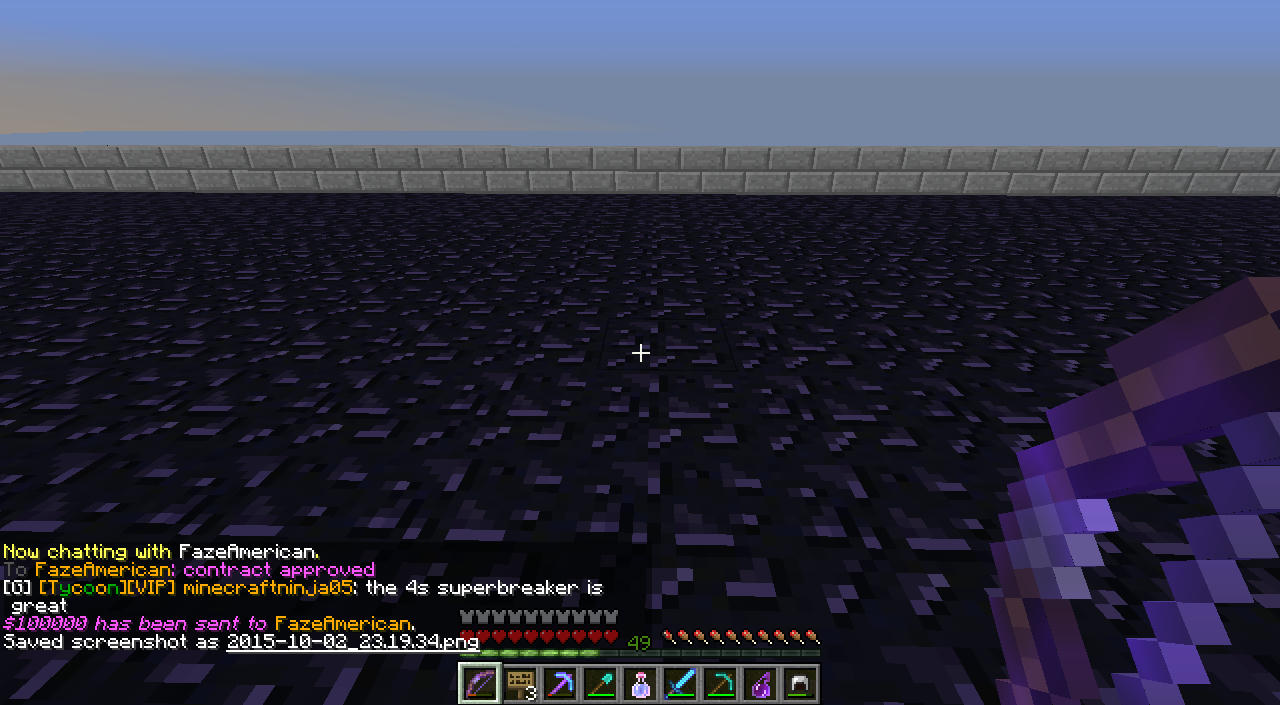This screenshot has height=705, width=1280.
Task: Select the pink potion bottle slot
Action: [x=640, y=684]
